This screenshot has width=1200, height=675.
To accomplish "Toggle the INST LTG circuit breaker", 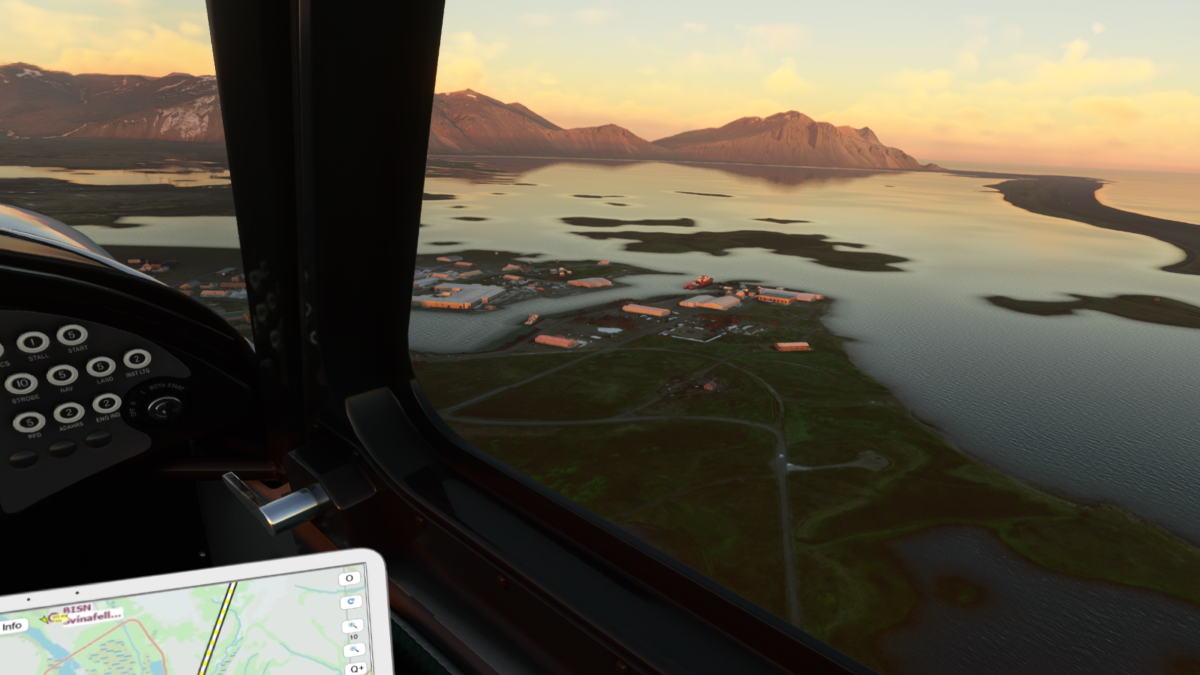I will (x=137, y=359).
